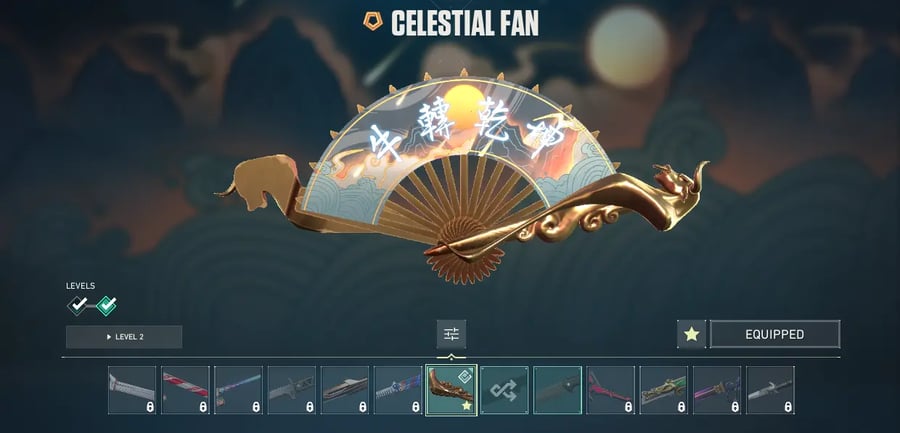Screen dimensions: 900x433
Task: Choose the random shuffle skin tile
Action: coord(504,389)
